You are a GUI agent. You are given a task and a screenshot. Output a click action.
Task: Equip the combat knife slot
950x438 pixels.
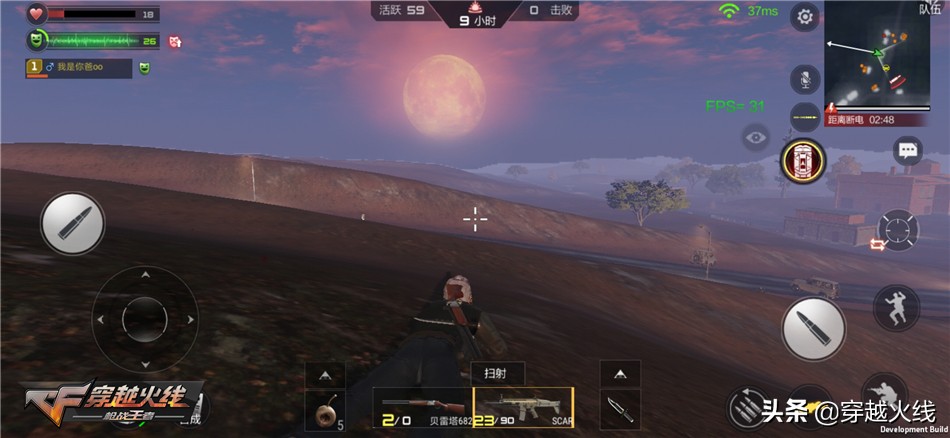tap(620, 410)
